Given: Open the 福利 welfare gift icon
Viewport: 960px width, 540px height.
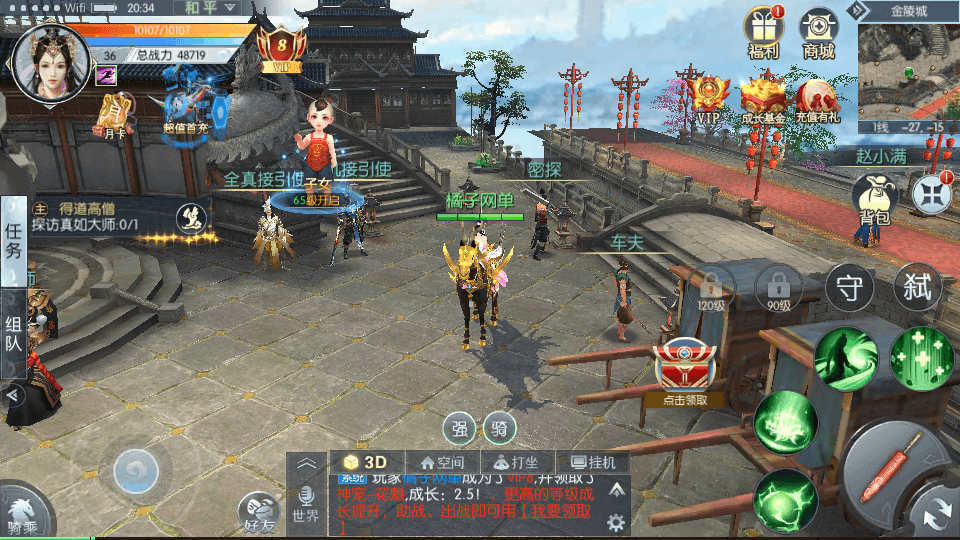Looking at the screenshot, I should pyautogui.click(x=764, y=30).
